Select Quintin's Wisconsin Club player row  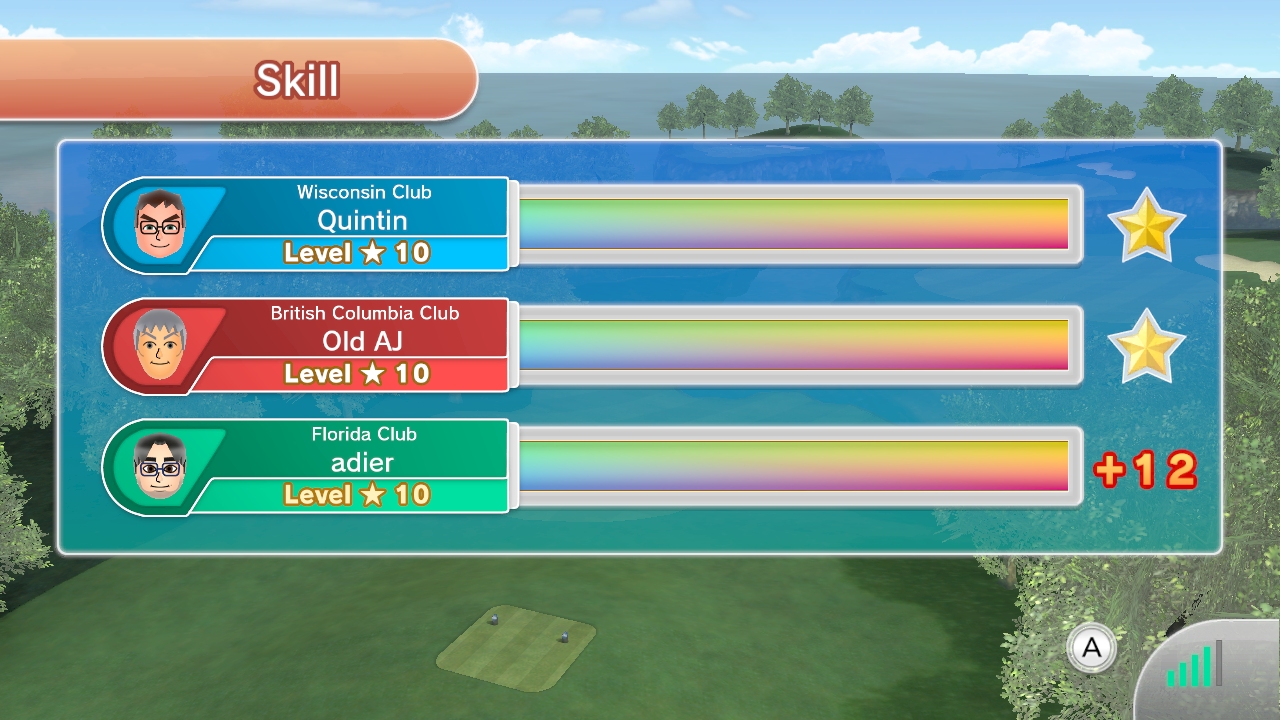tap(362, 223)
